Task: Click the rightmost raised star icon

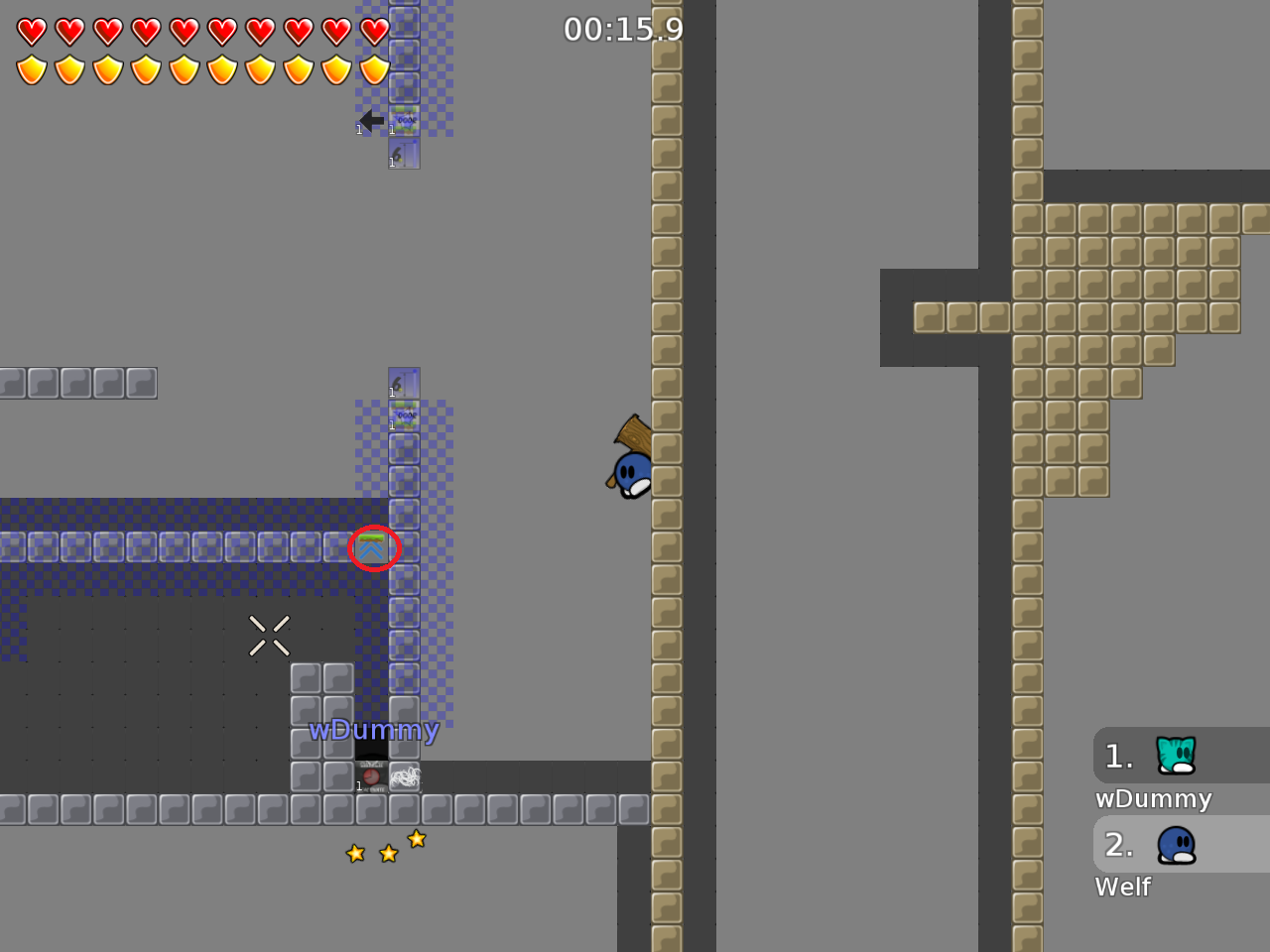Action: pos(417,839)
